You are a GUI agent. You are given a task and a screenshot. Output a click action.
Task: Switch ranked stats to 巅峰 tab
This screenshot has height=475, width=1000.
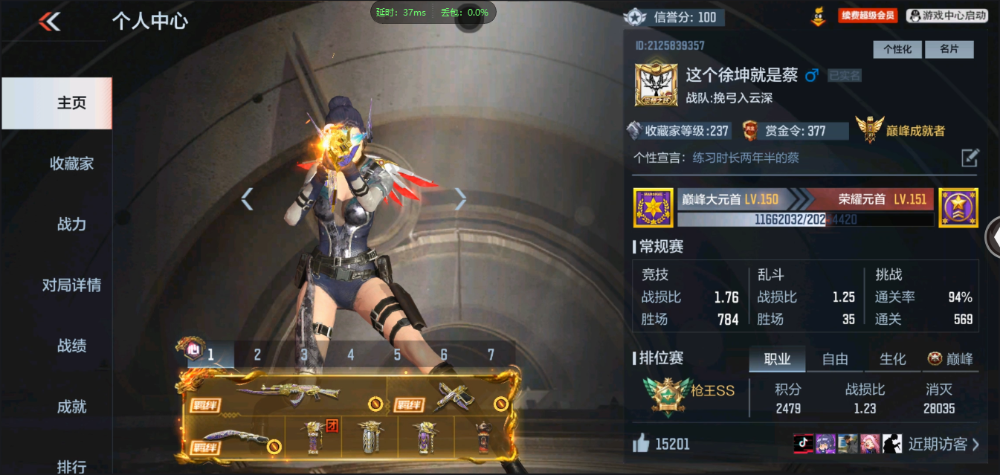tap(950, 359)
